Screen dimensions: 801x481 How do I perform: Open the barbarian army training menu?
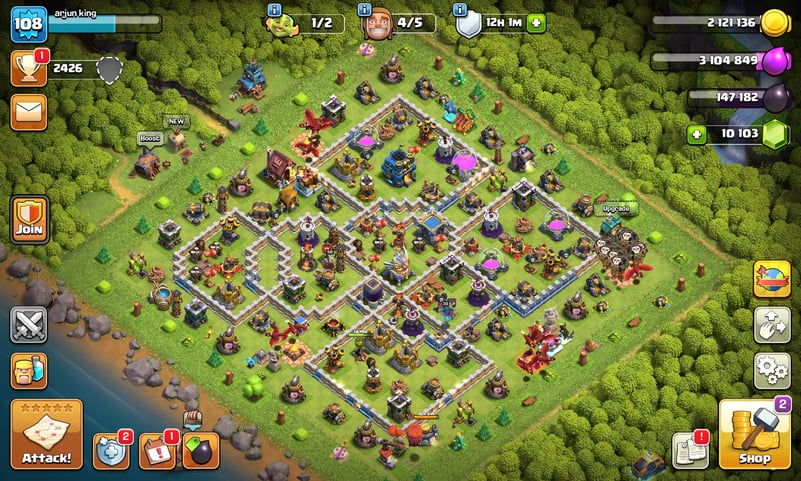click(x=29, y=371)
